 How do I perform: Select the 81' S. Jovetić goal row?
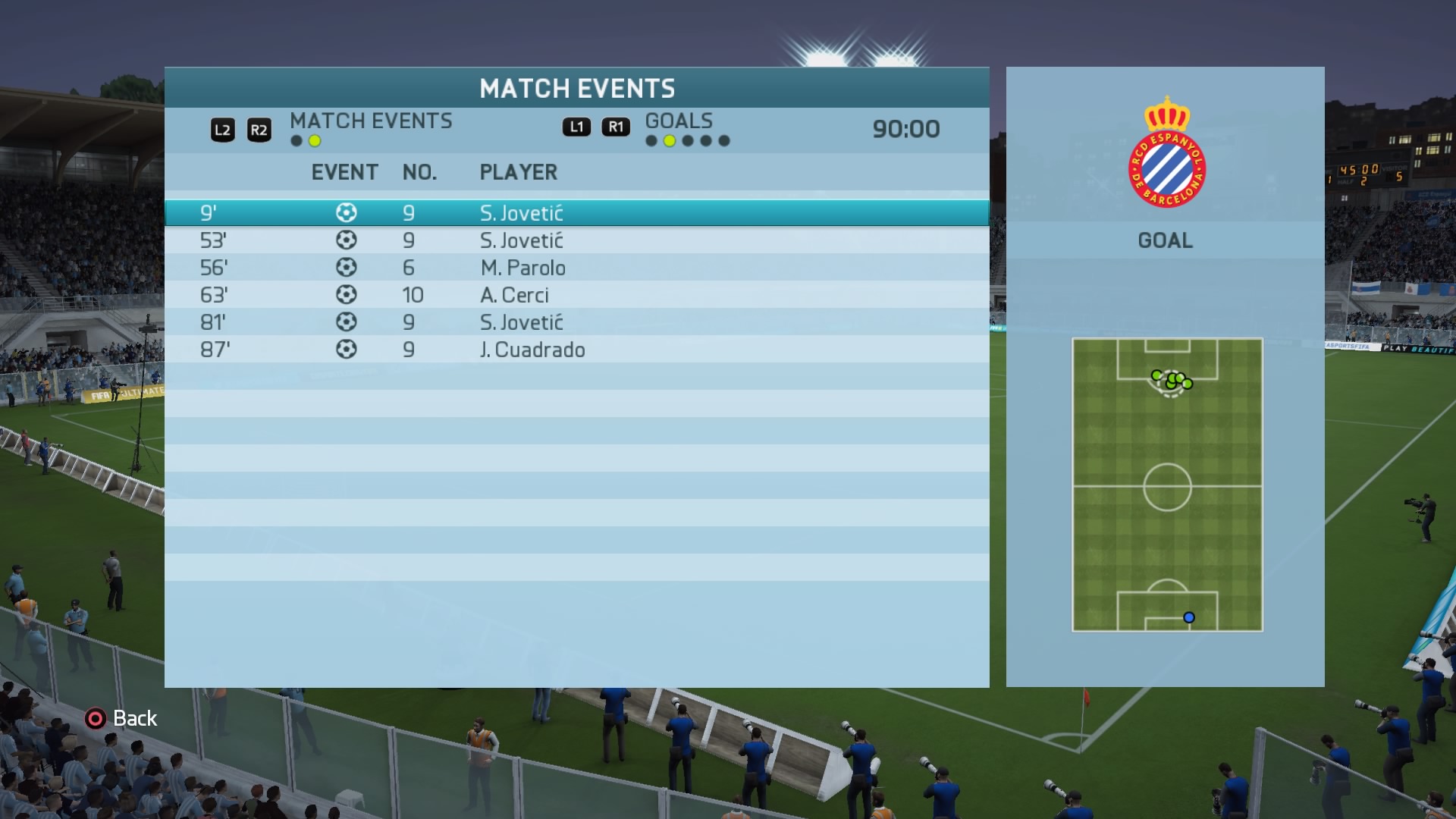coord(576,322)
